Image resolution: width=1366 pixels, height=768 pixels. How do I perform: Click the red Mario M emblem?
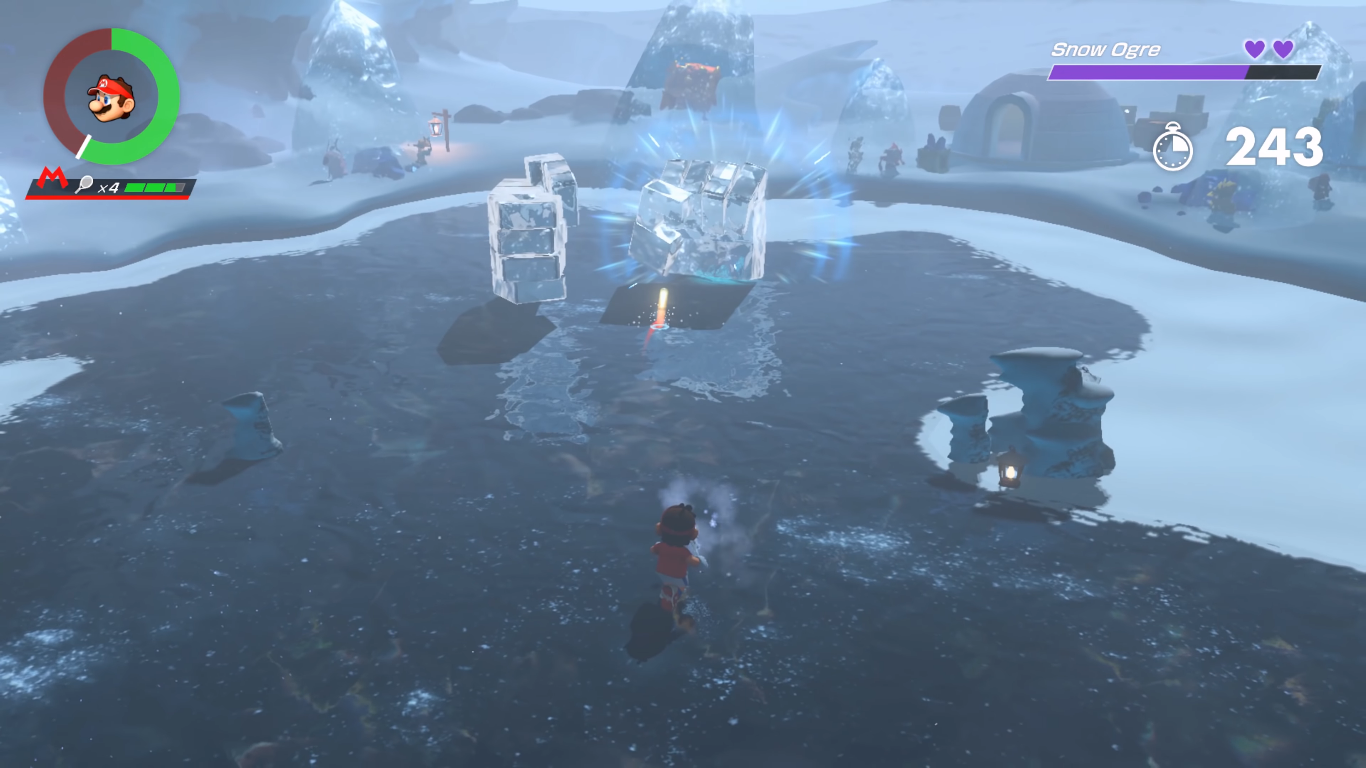click(48, 183)
